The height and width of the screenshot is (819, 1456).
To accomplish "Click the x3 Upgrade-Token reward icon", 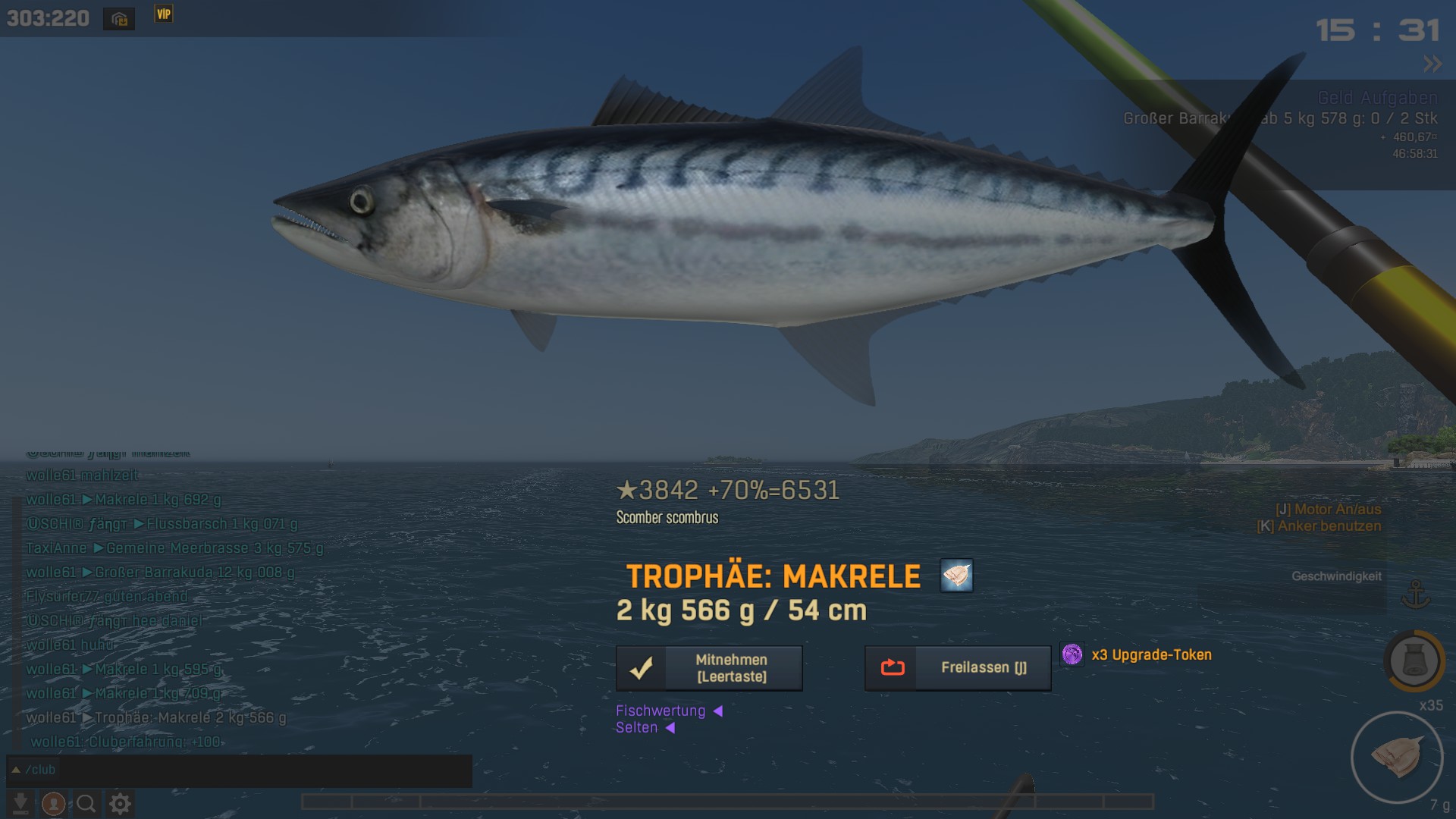I will pos(1072,654).
